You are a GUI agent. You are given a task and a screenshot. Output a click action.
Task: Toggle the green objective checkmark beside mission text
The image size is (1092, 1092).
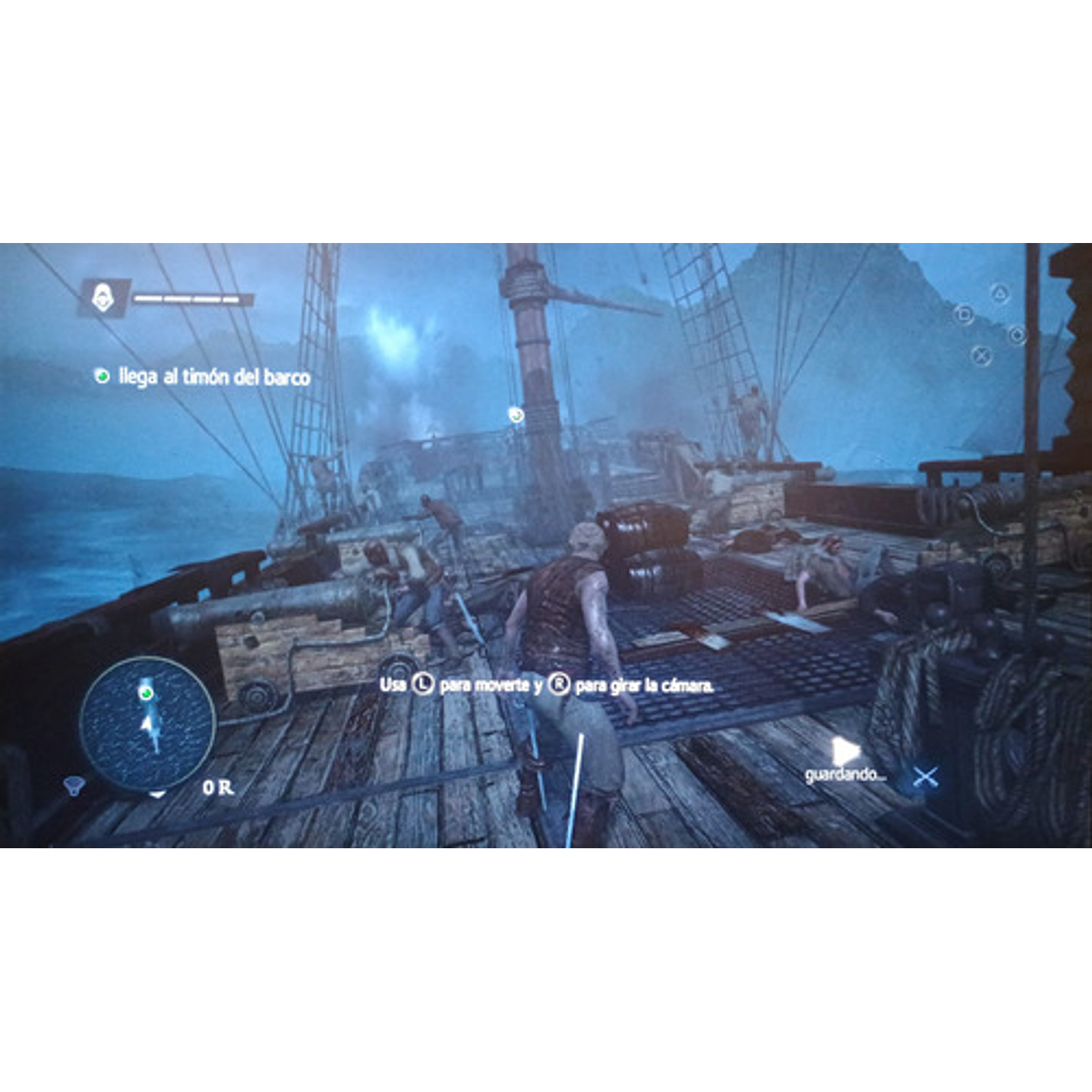tap(102, 375)
